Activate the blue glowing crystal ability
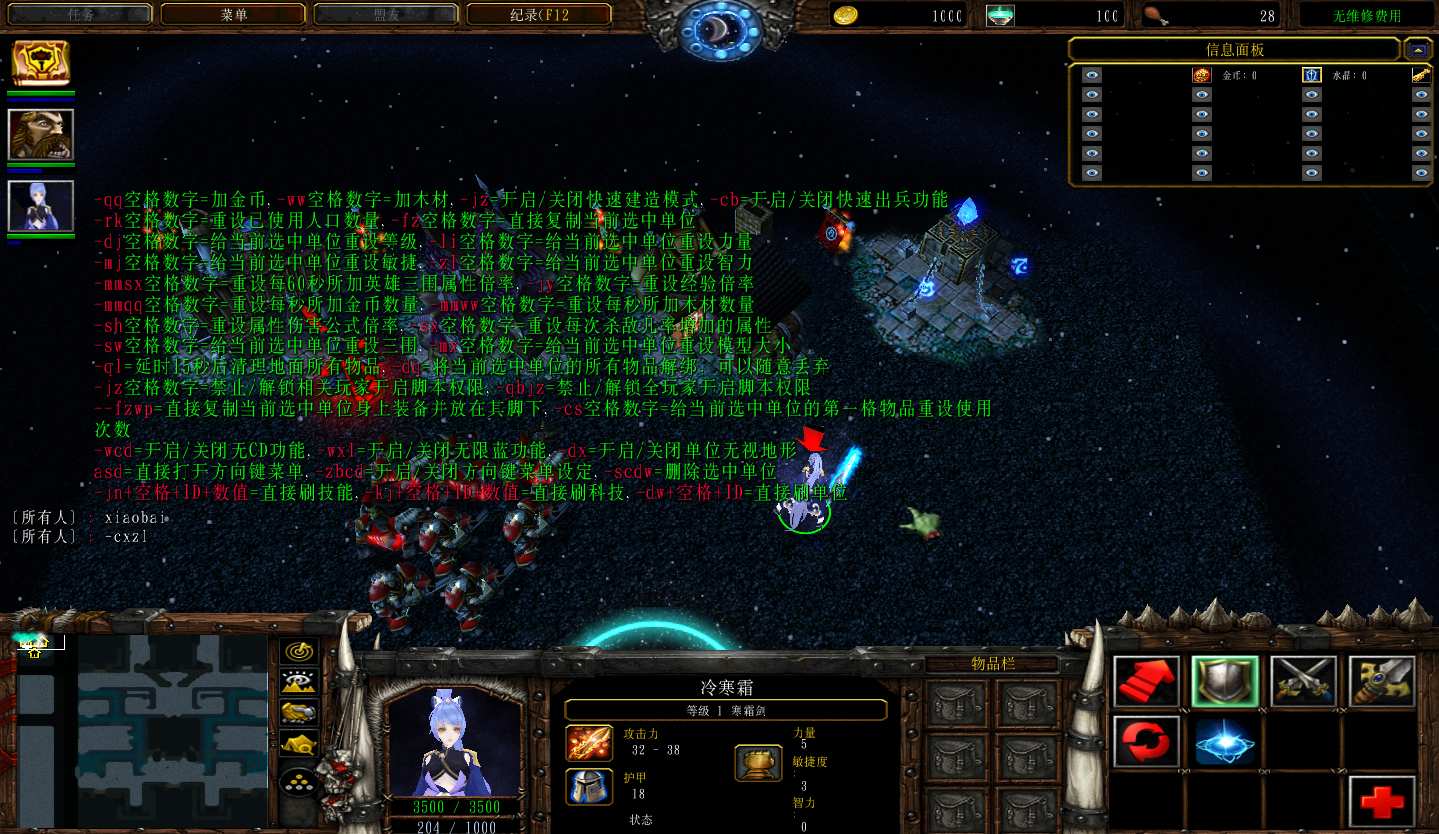The height and width of the screenshot is (834, 1439). (x=1225, y=741)
